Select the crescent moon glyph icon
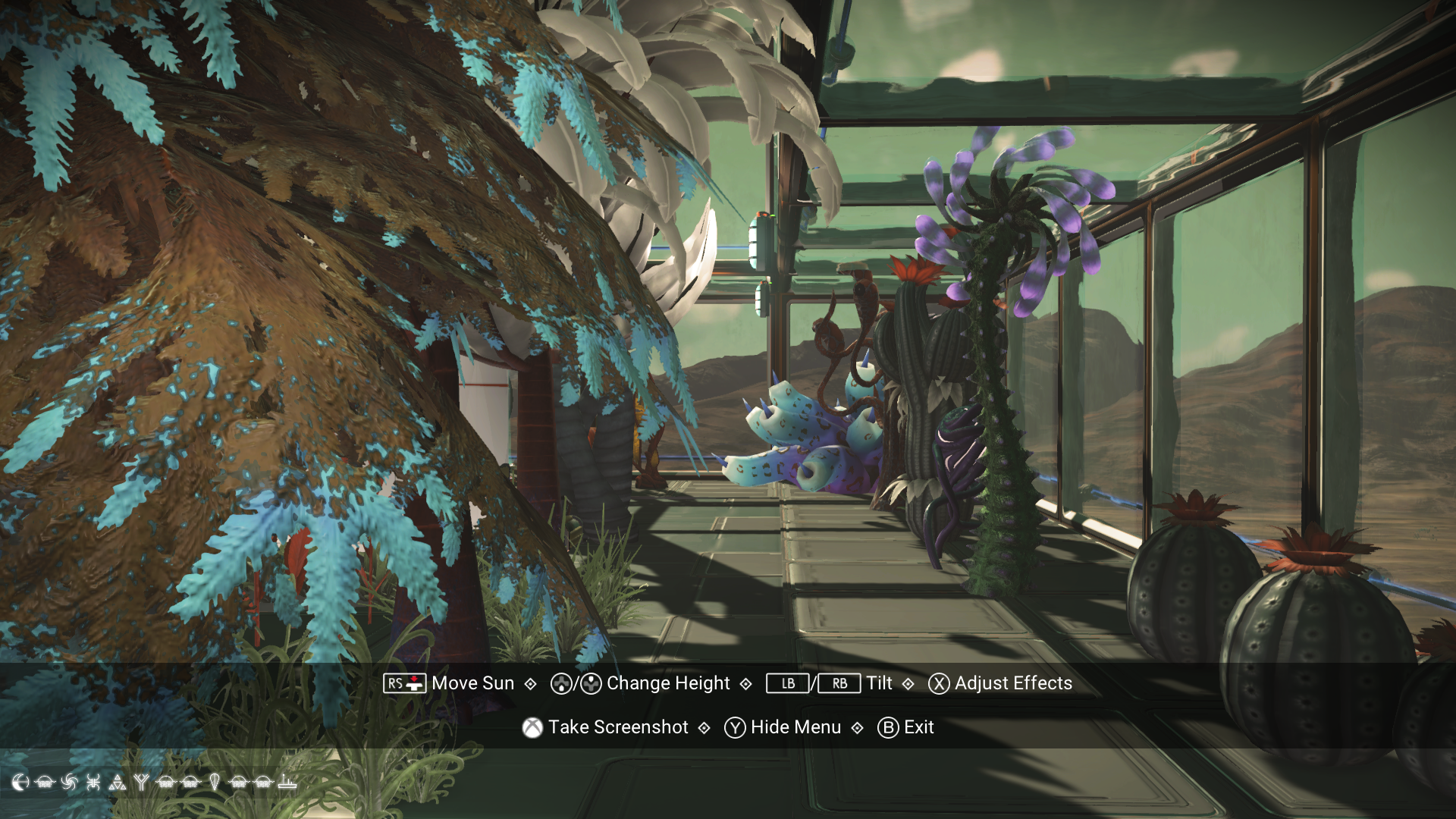Viewport: 1456px width, 819px height. pyautogui.click(x=20, y=782)
